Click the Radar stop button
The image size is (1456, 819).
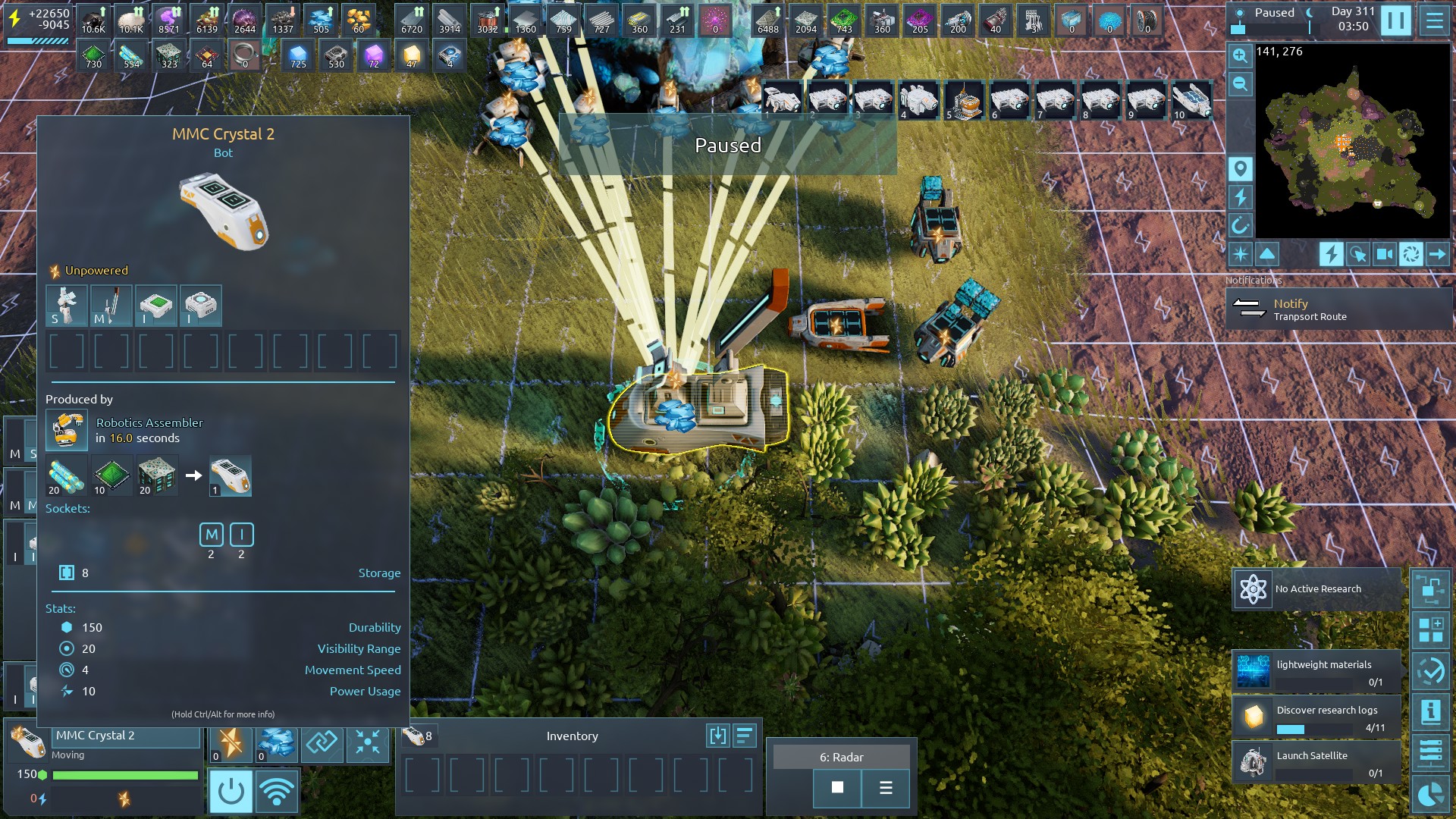(x=837, y=788)
